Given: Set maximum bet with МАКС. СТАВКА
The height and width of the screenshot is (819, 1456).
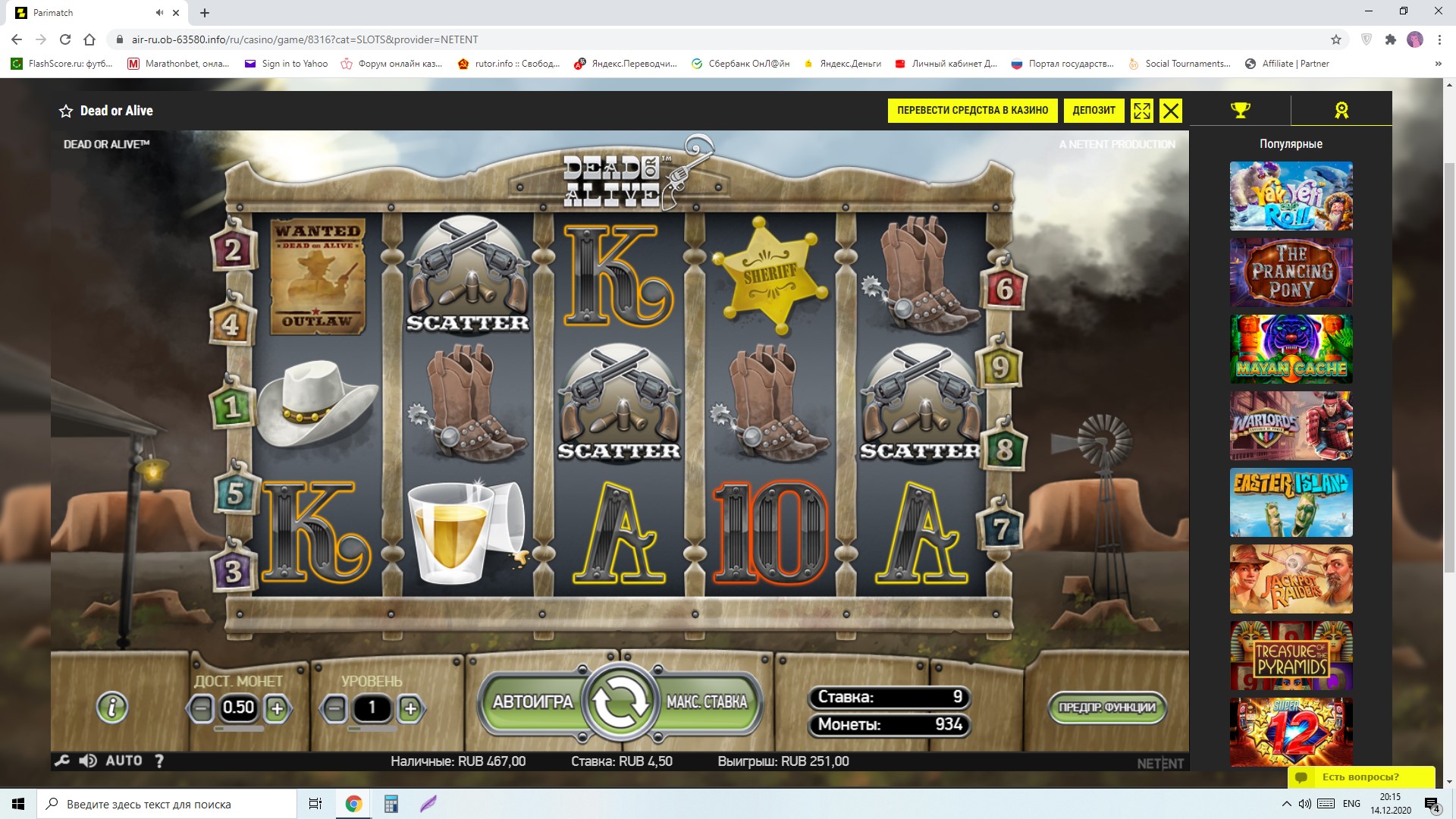Looking at the screenshot, I should 707,702.
